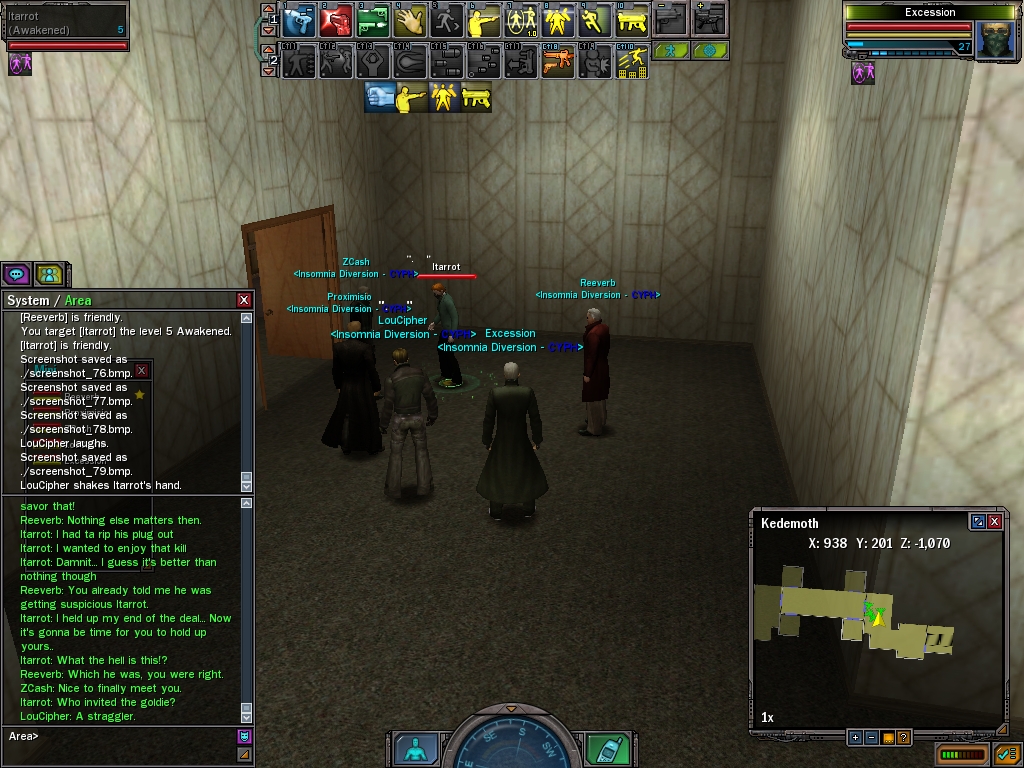Open the cell phone icon on bottom bar
The height and width of the screenshot is (768, 1024).
tap(605, 749)
